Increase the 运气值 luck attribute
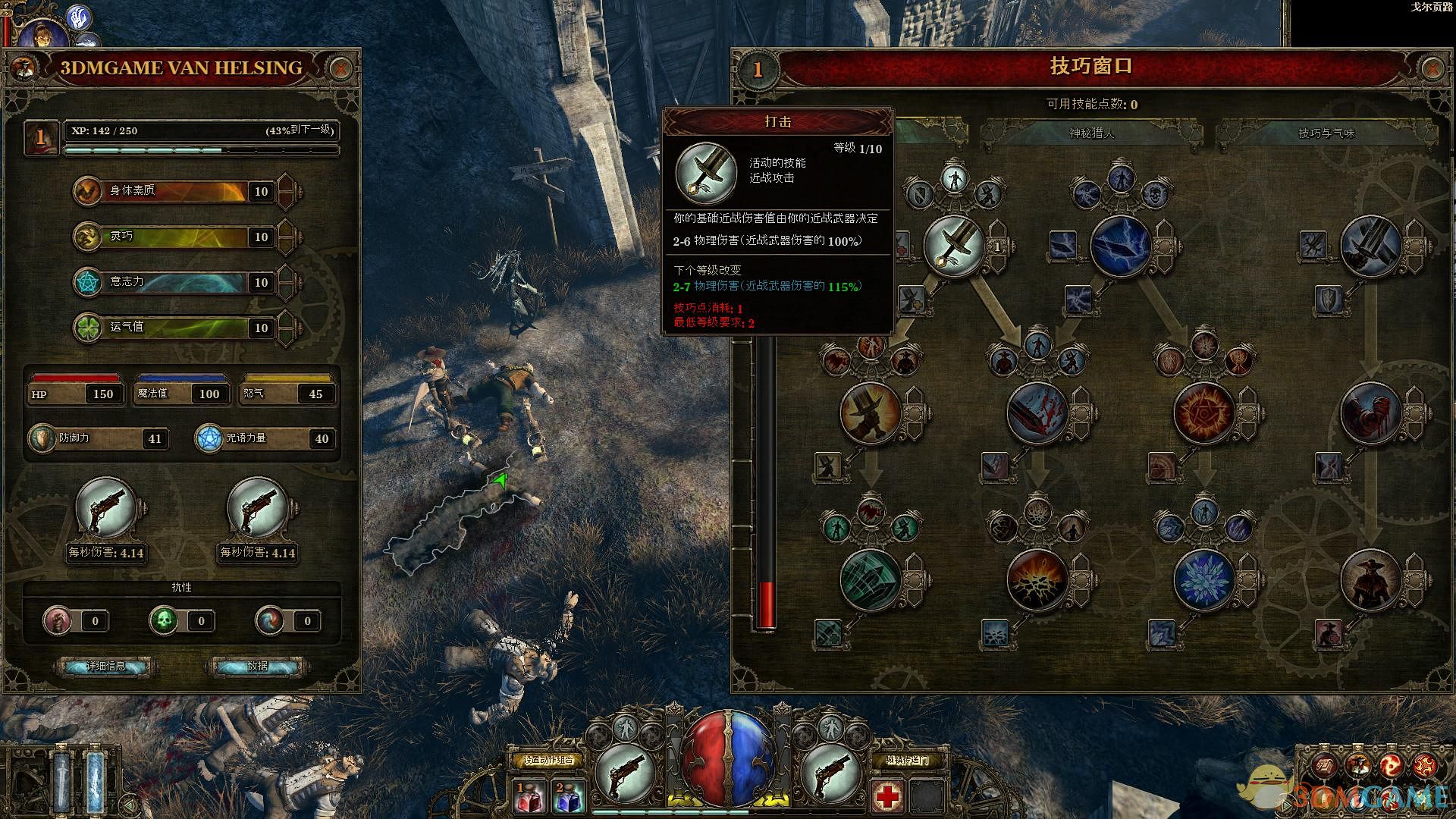The width and height of the screenshot is (1456, 819). 287,328
